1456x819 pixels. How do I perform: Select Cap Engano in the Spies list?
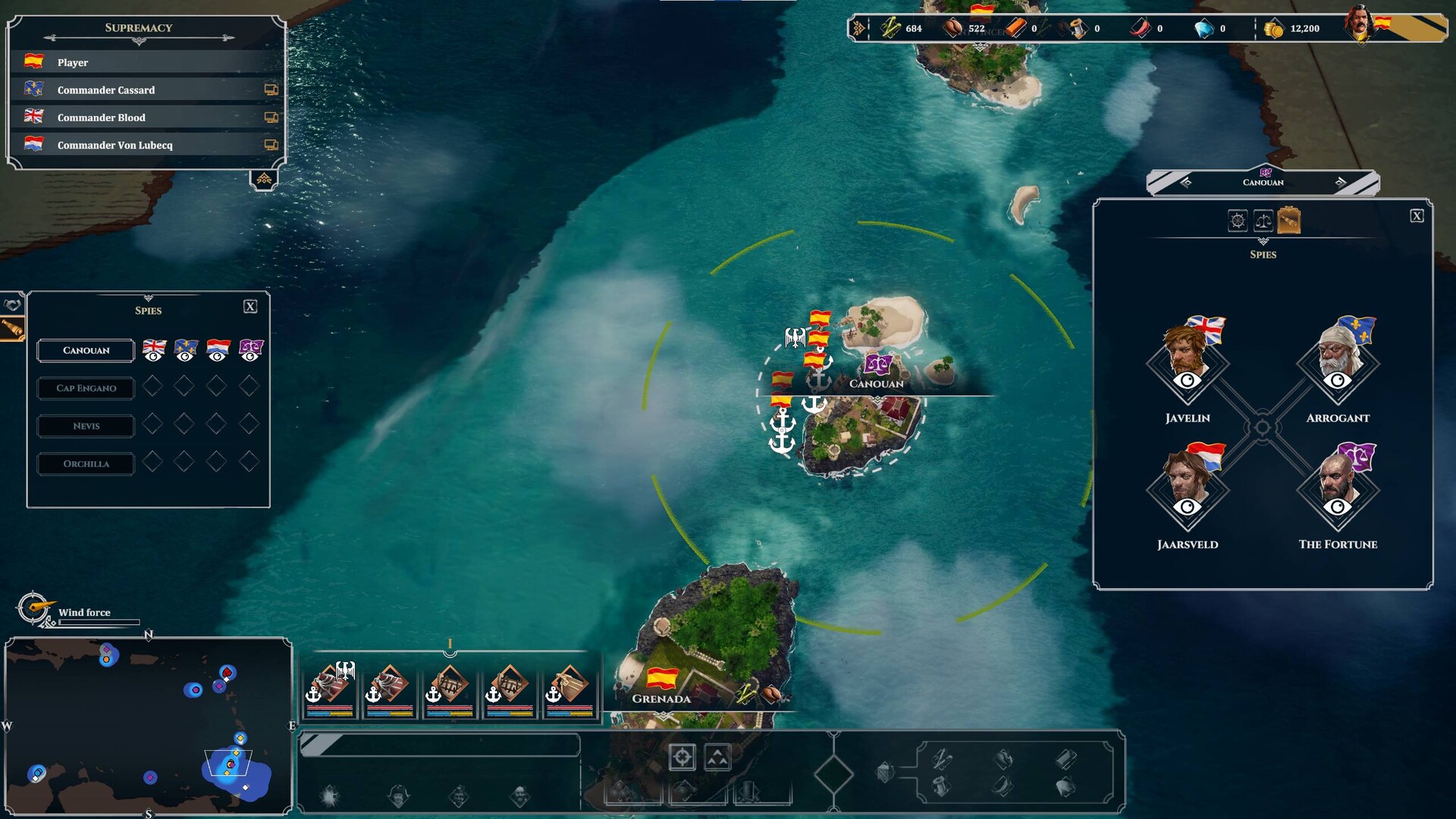point(85,388)
